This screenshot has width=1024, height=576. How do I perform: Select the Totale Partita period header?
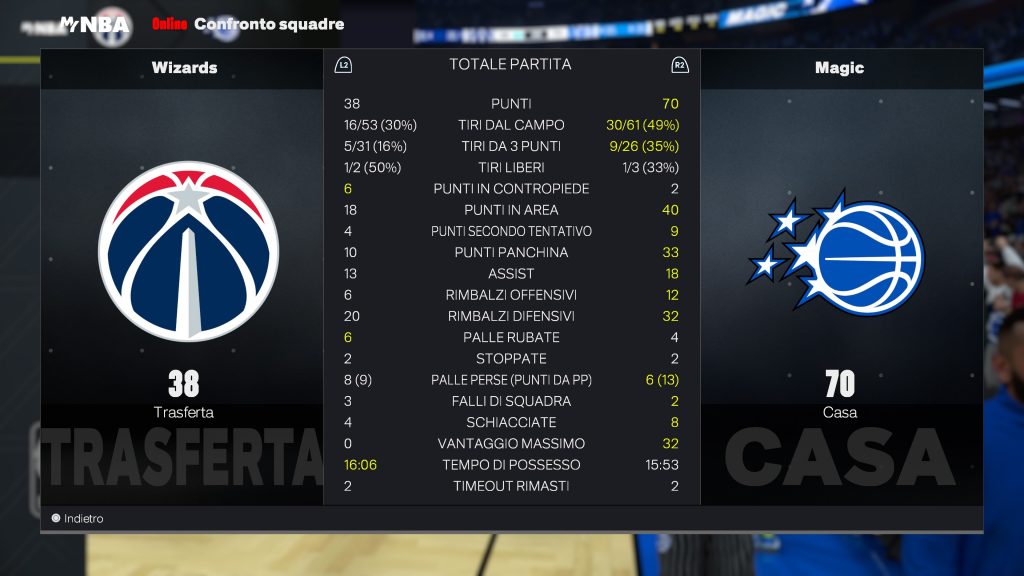(x=510, y=65)
